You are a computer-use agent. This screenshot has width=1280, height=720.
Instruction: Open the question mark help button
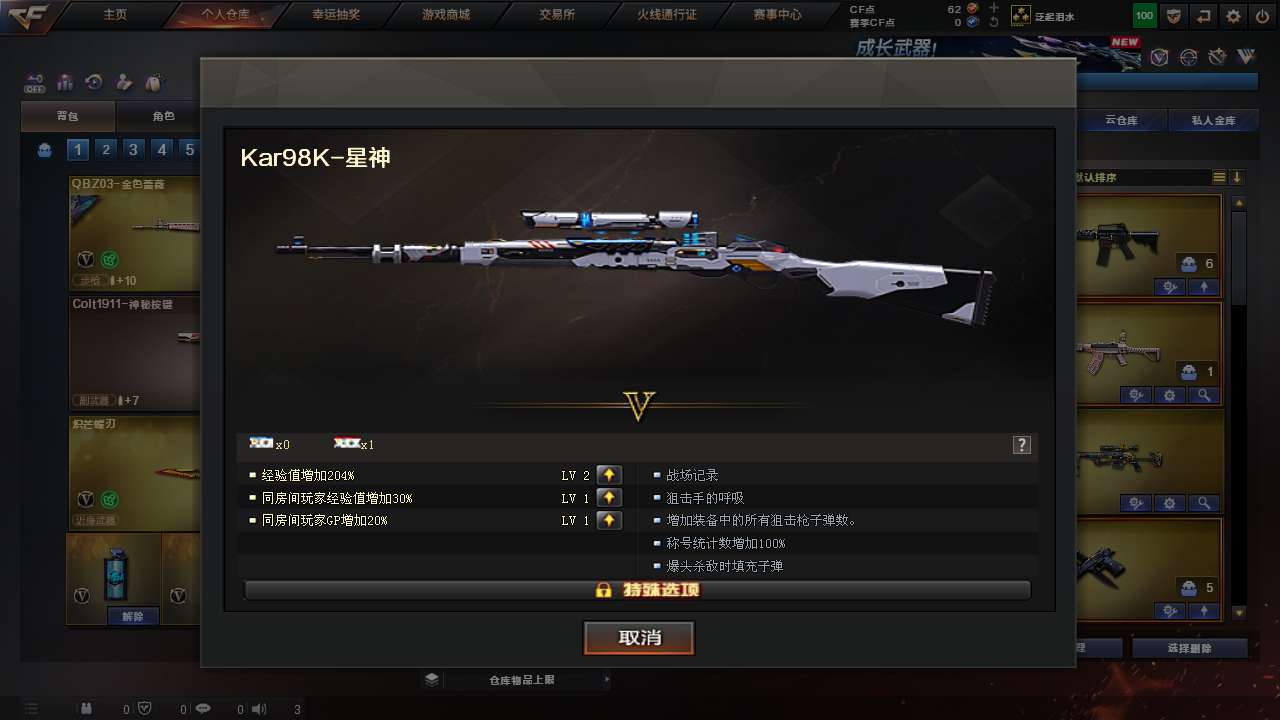[x=1021, y=445]
